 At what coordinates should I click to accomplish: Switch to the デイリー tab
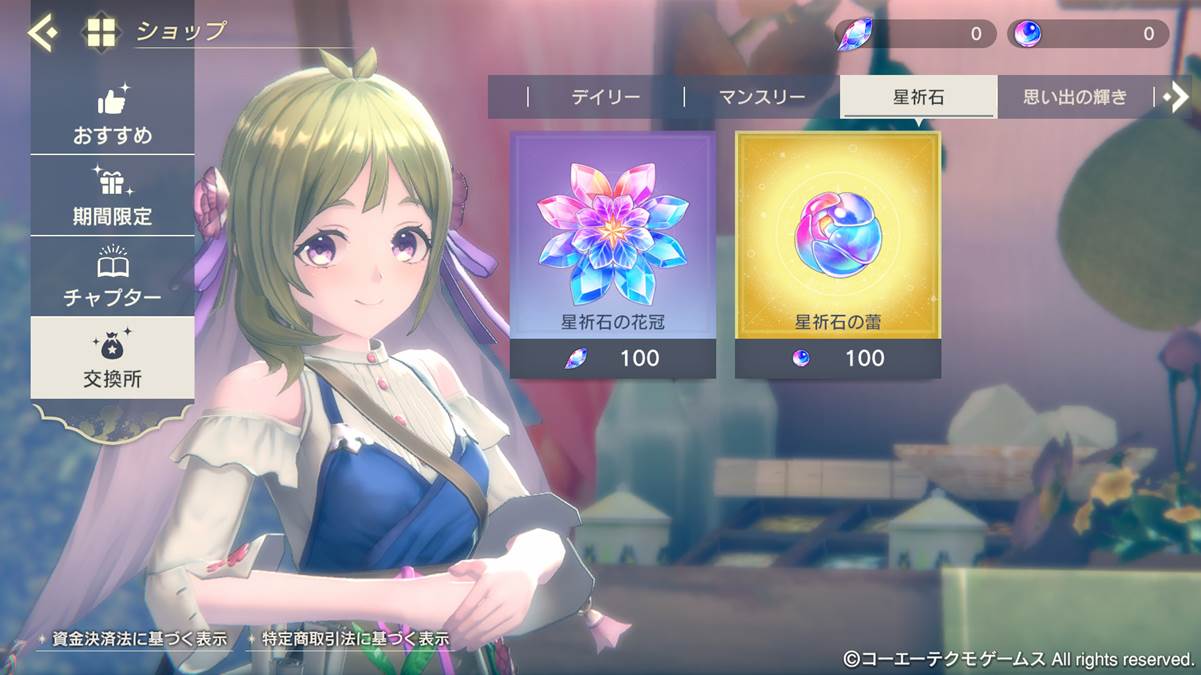click(605, 97)
